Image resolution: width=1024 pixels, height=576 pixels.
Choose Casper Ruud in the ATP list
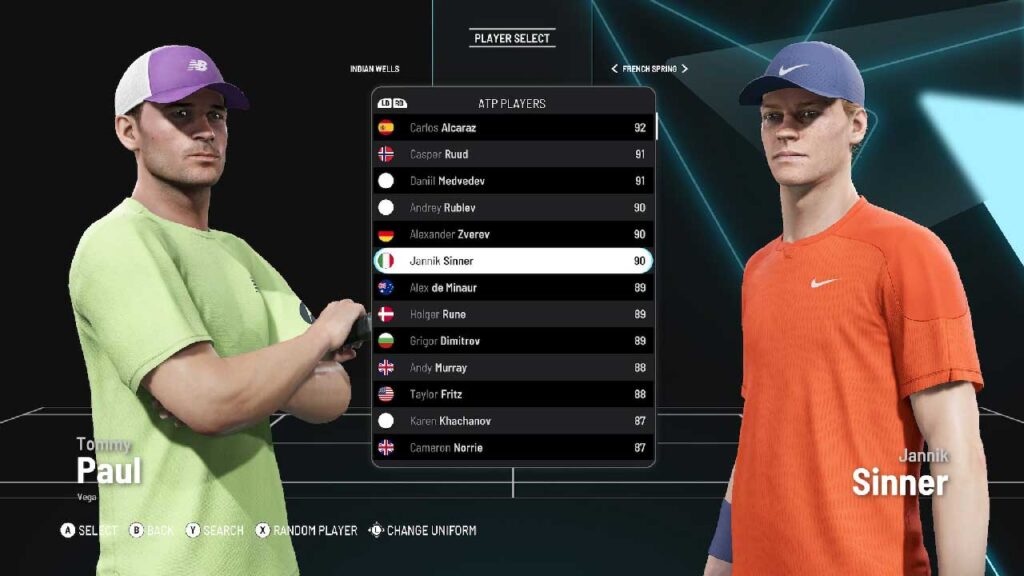click(x=512, y=155)
